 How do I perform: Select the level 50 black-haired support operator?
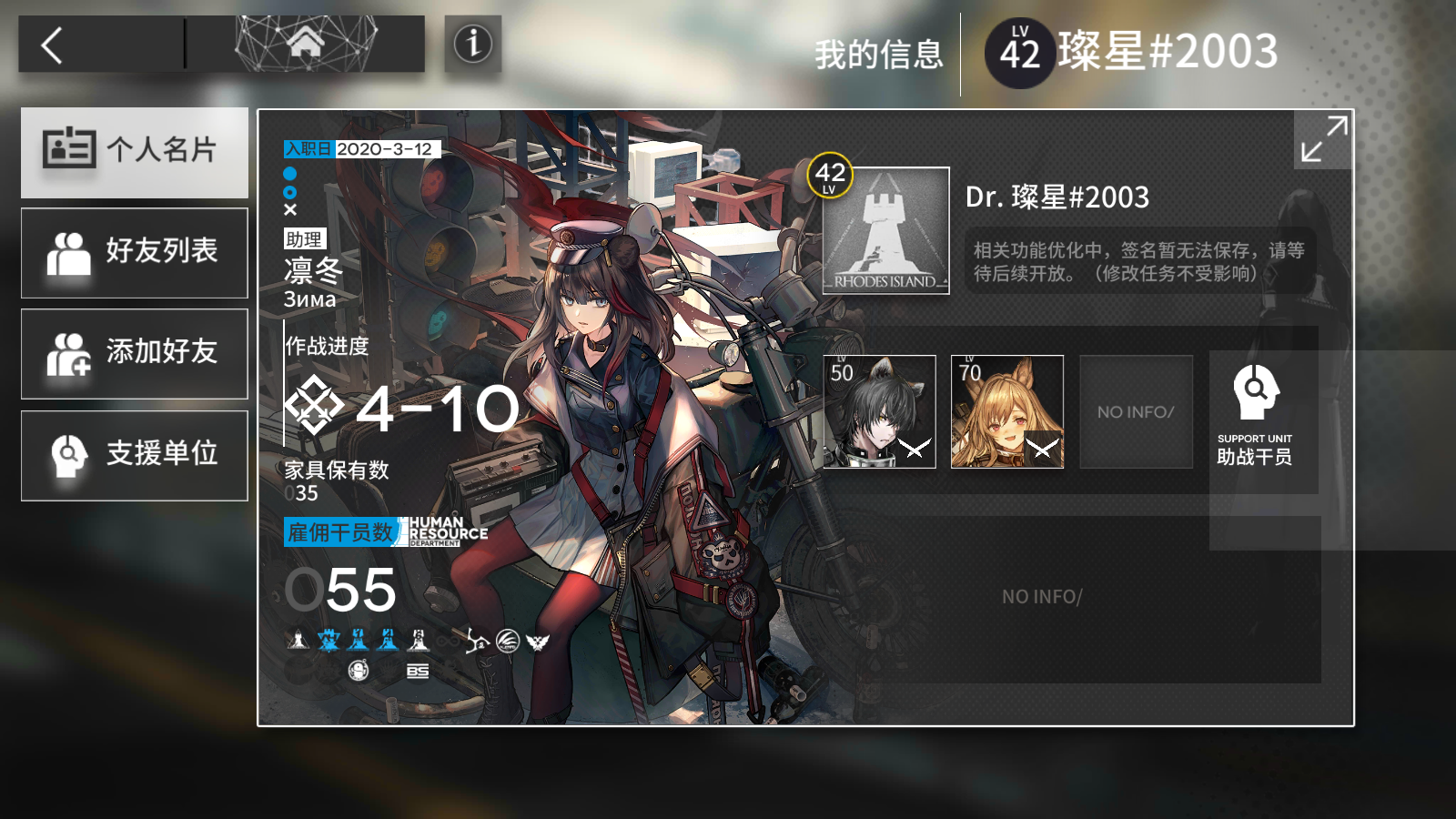point(879,411)
